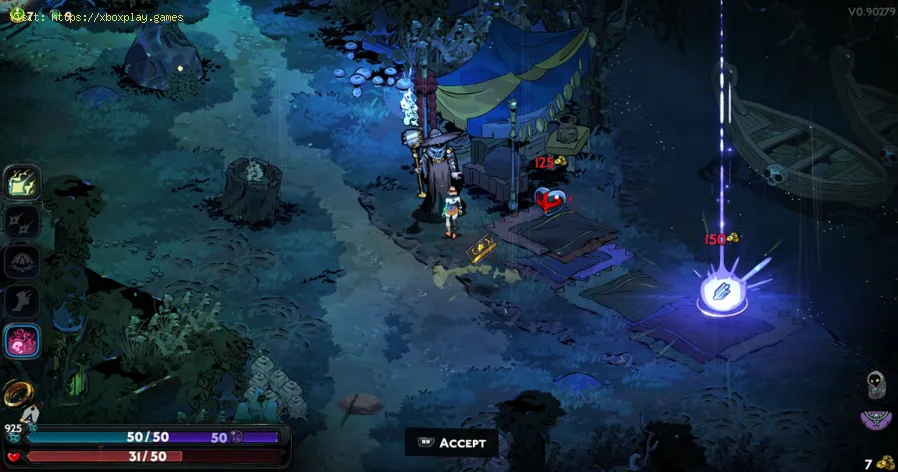Click the hooded figure icon

[876, 385]
